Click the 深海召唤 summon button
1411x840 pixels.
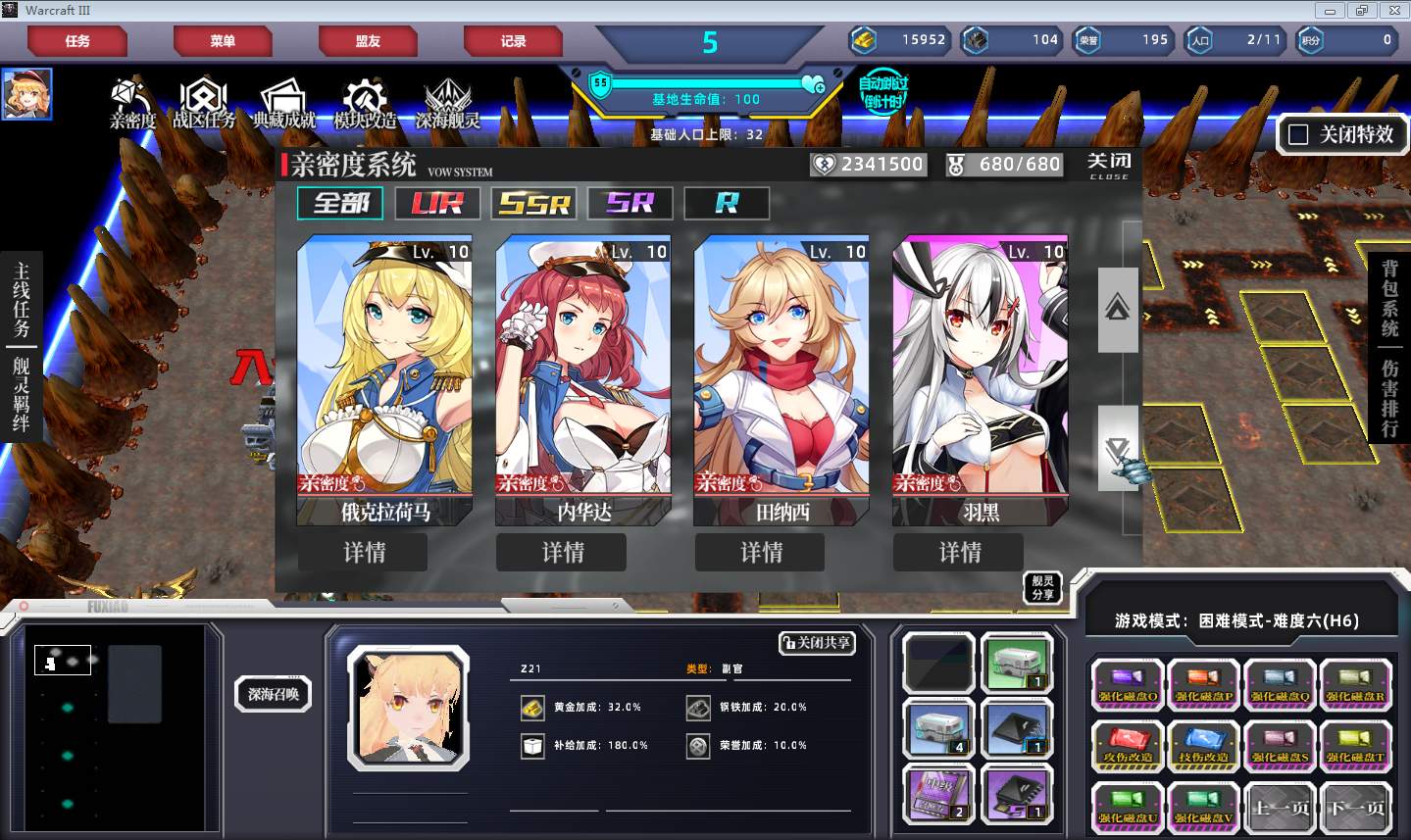[x=274, y=694]
